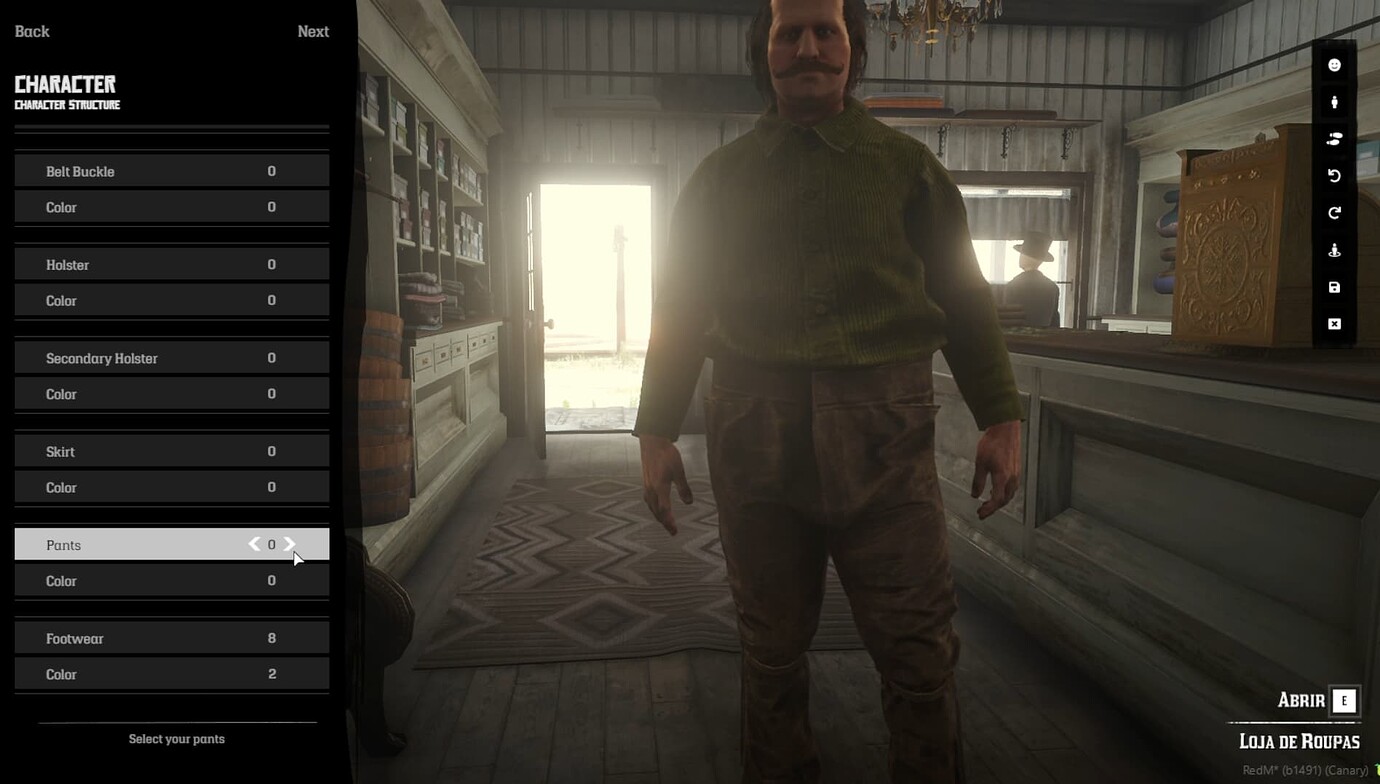This screenshot has height=784, width=1380.
Task: Redo a customization change
Action: [x=1333, y=212]
